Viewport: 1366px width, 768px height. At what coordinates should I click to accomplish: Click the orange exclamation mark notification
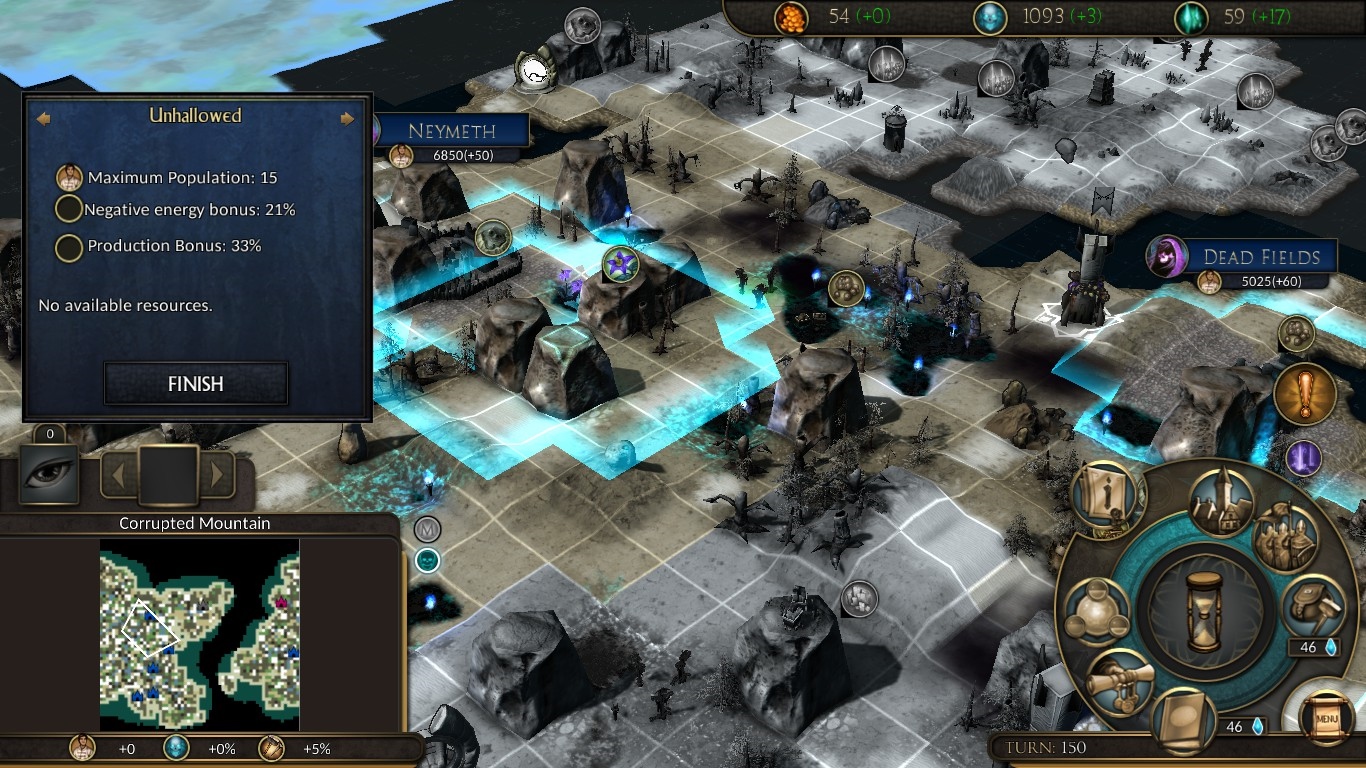coord(1305,394)
